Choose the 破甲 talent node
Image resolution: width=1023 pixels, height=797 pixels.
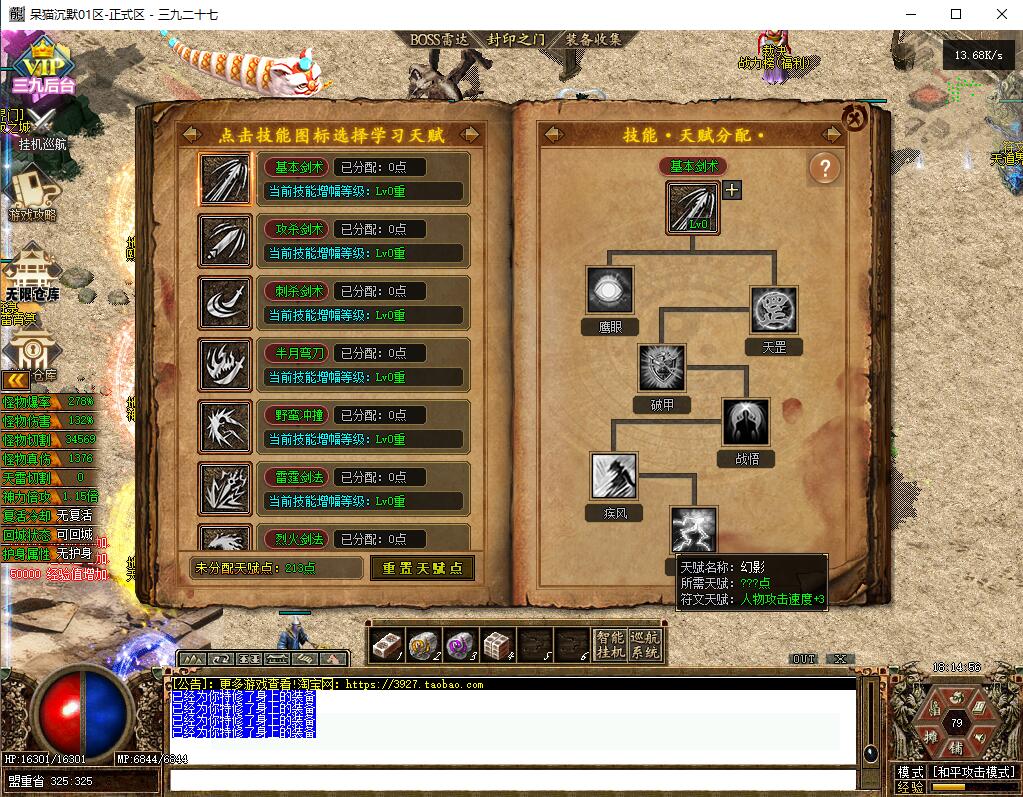[662, 368]
